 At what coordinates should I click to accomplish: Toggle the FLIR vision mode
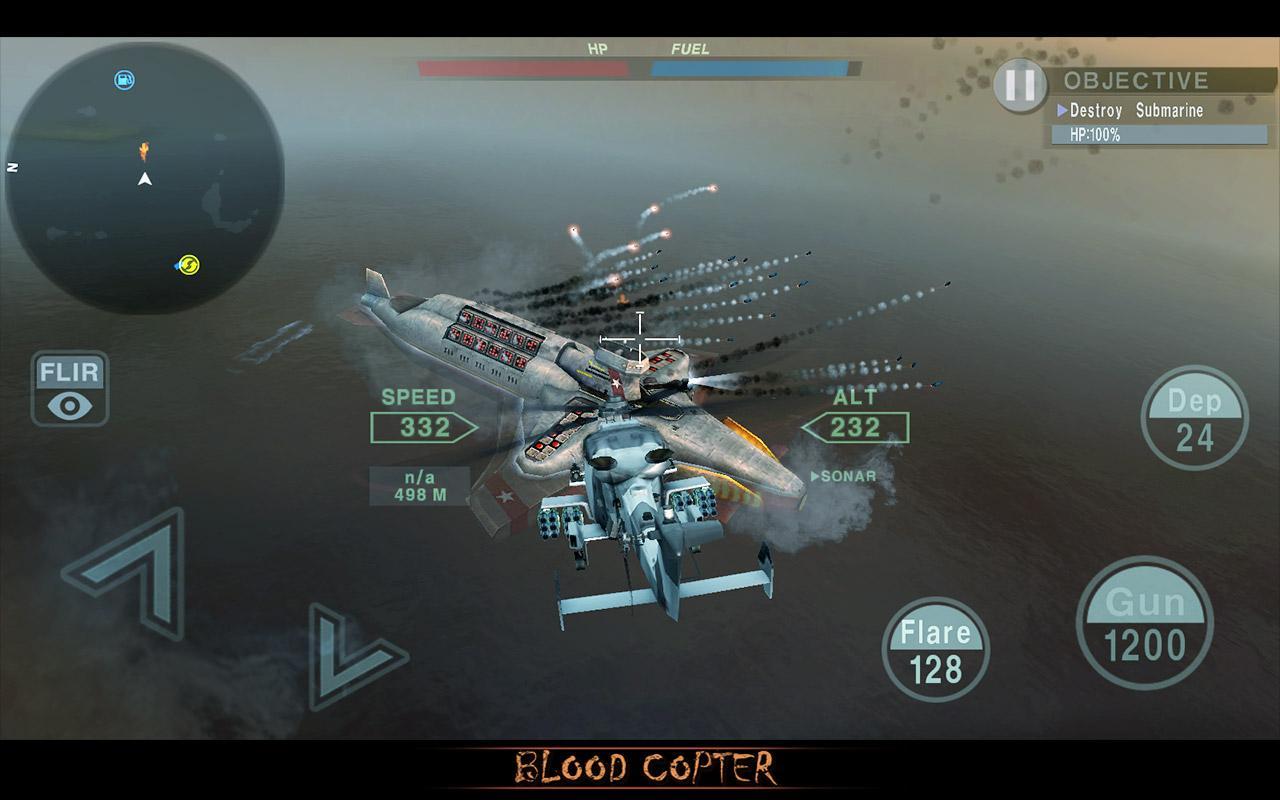click(x=69, y=389)
